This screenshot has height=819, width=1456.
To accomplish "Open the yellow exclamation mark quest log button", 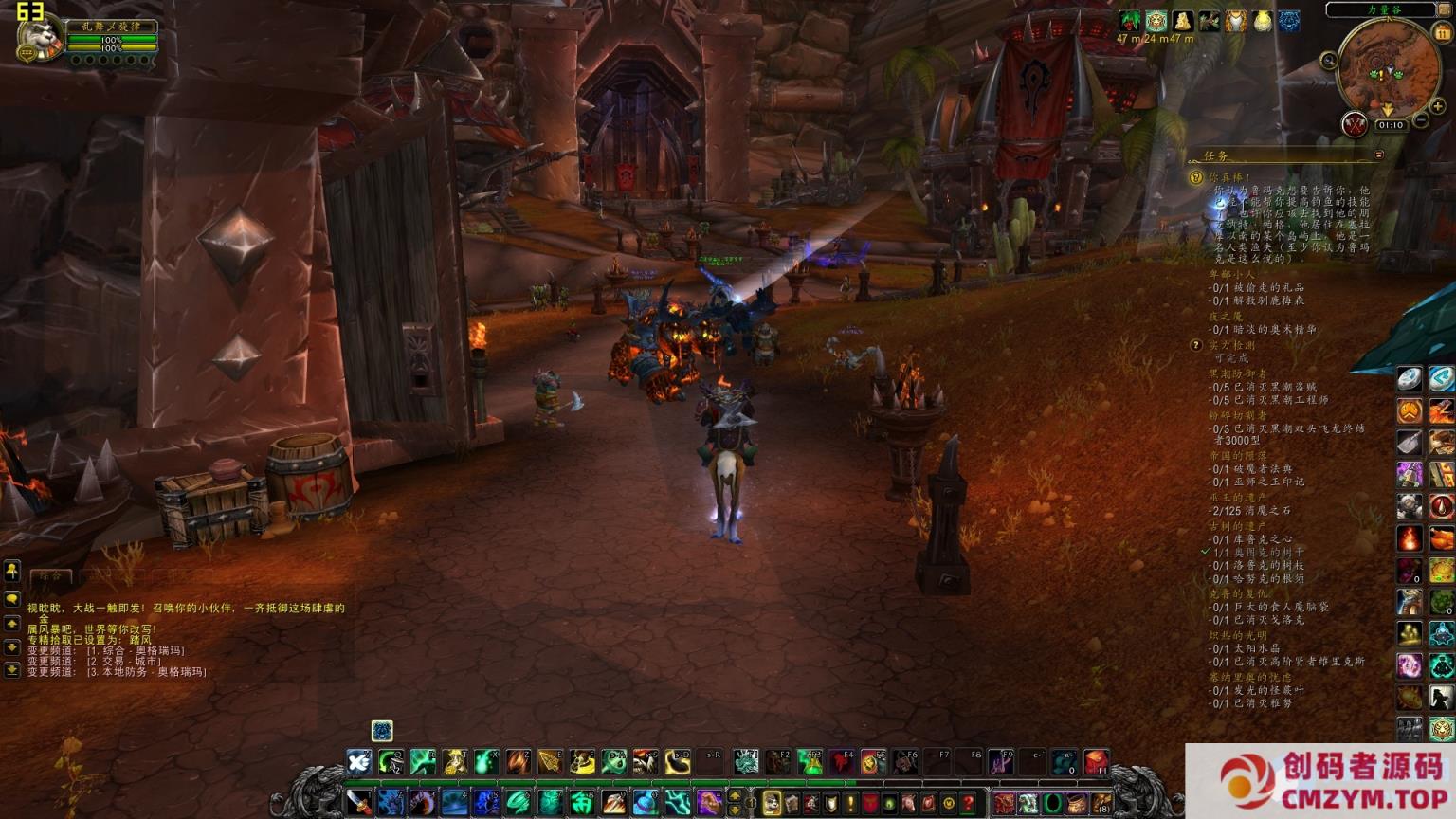I will pyautogui.click(x=850, y=804).
